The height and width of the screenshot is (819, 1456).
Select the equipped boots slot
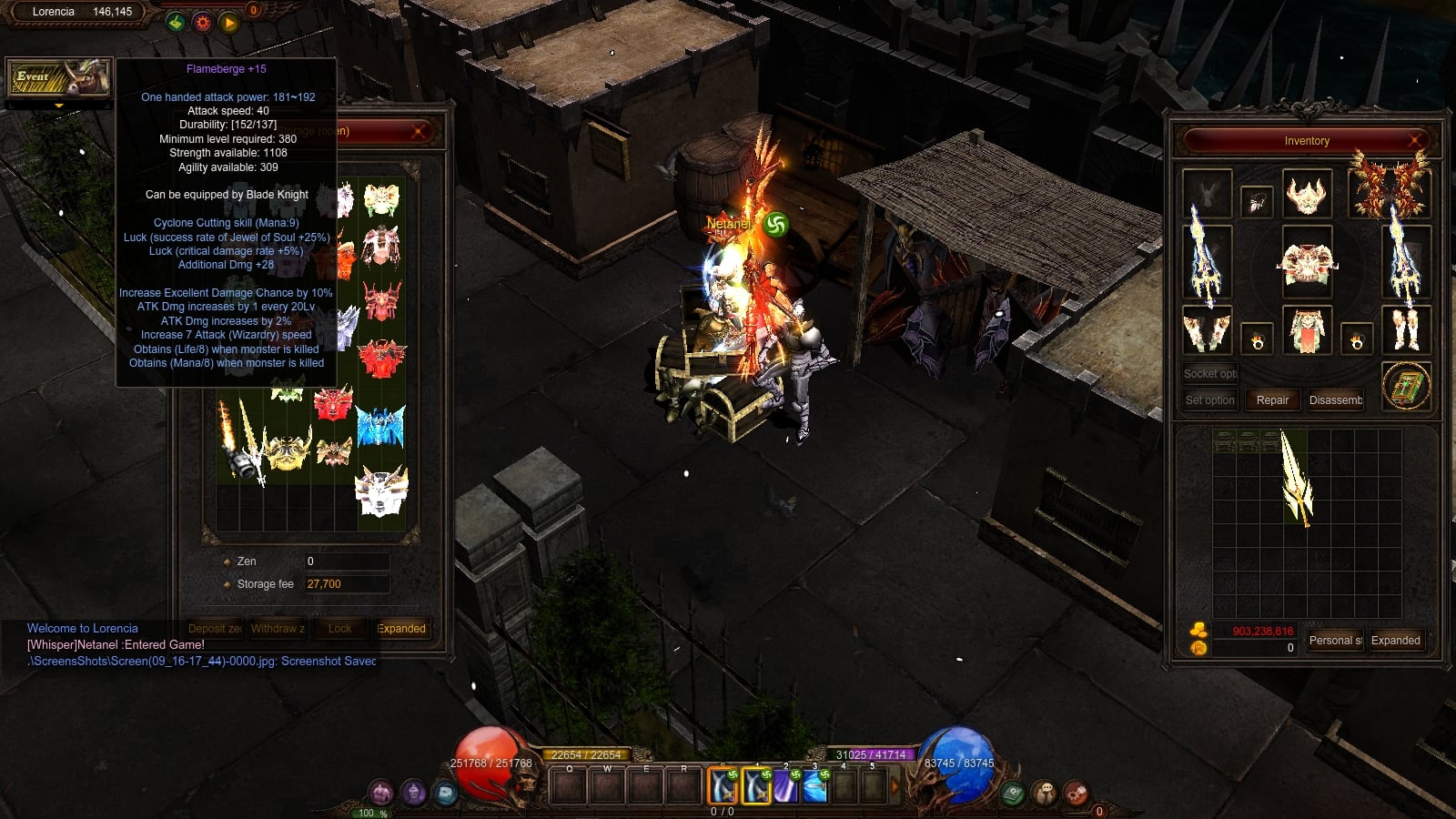coord(1406,329)
